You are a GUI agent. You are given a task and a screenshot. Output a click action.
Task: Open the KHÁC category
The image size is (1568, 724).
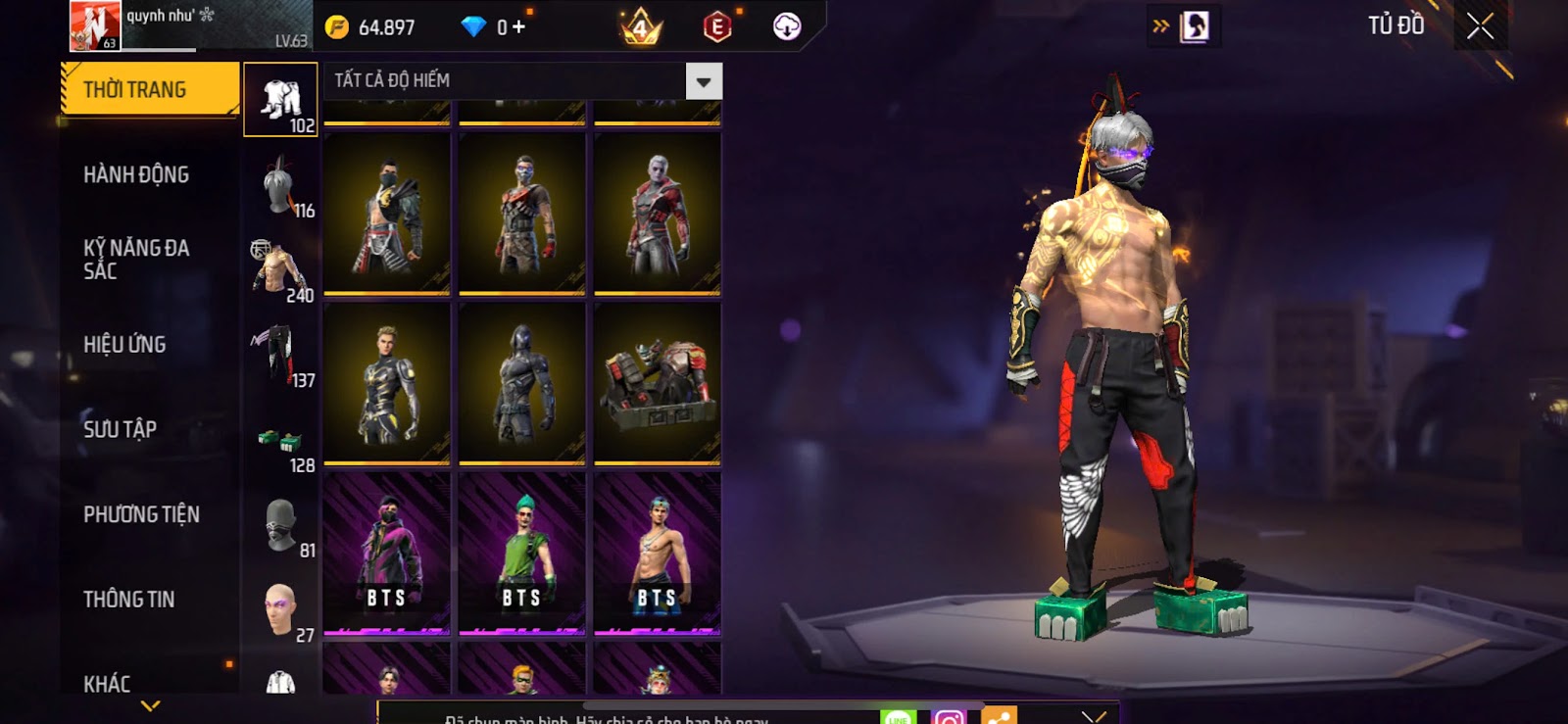click(x=107, y=683)
